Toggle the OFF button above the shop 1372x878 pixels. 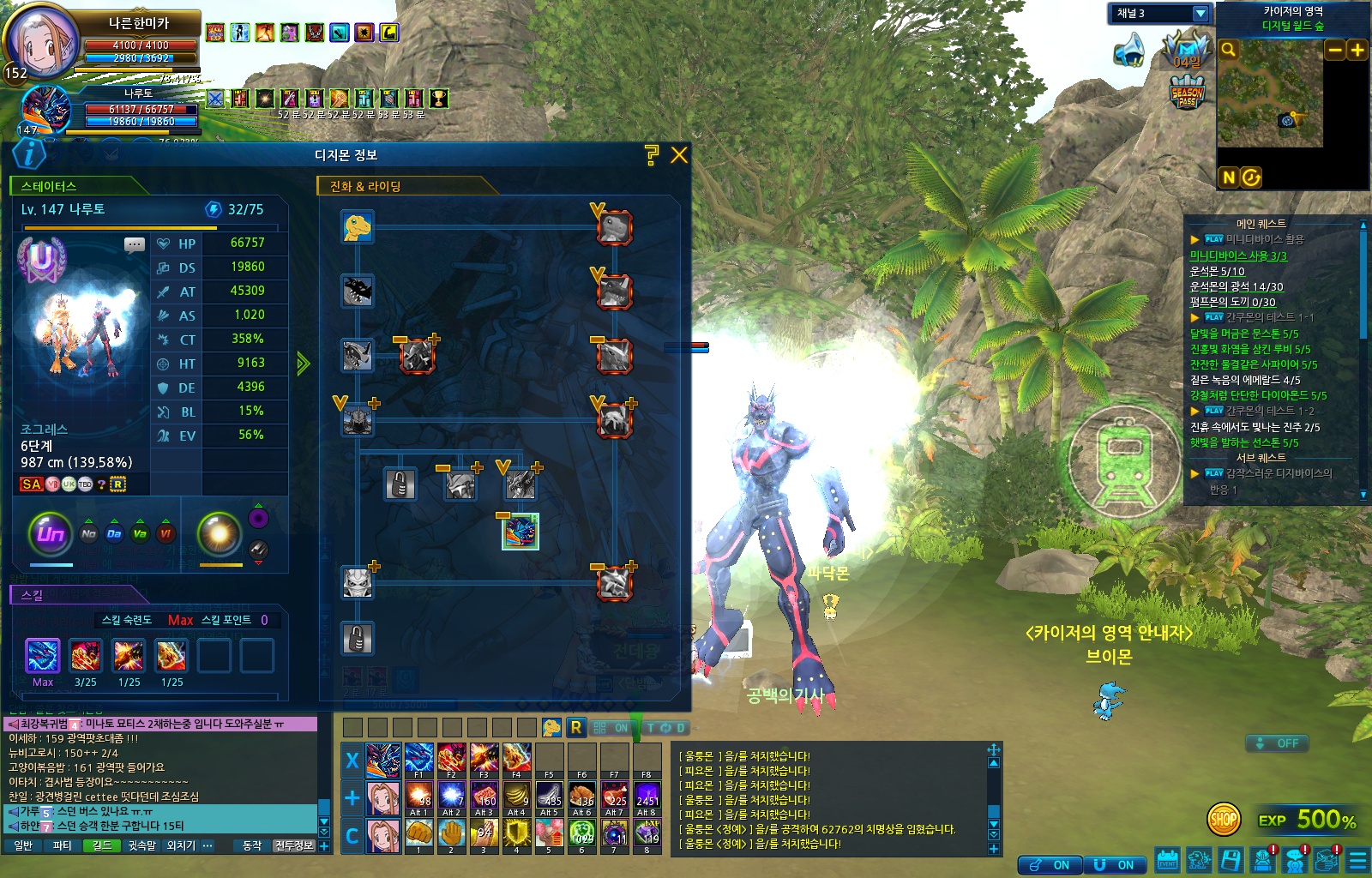tap(1277, 743)
